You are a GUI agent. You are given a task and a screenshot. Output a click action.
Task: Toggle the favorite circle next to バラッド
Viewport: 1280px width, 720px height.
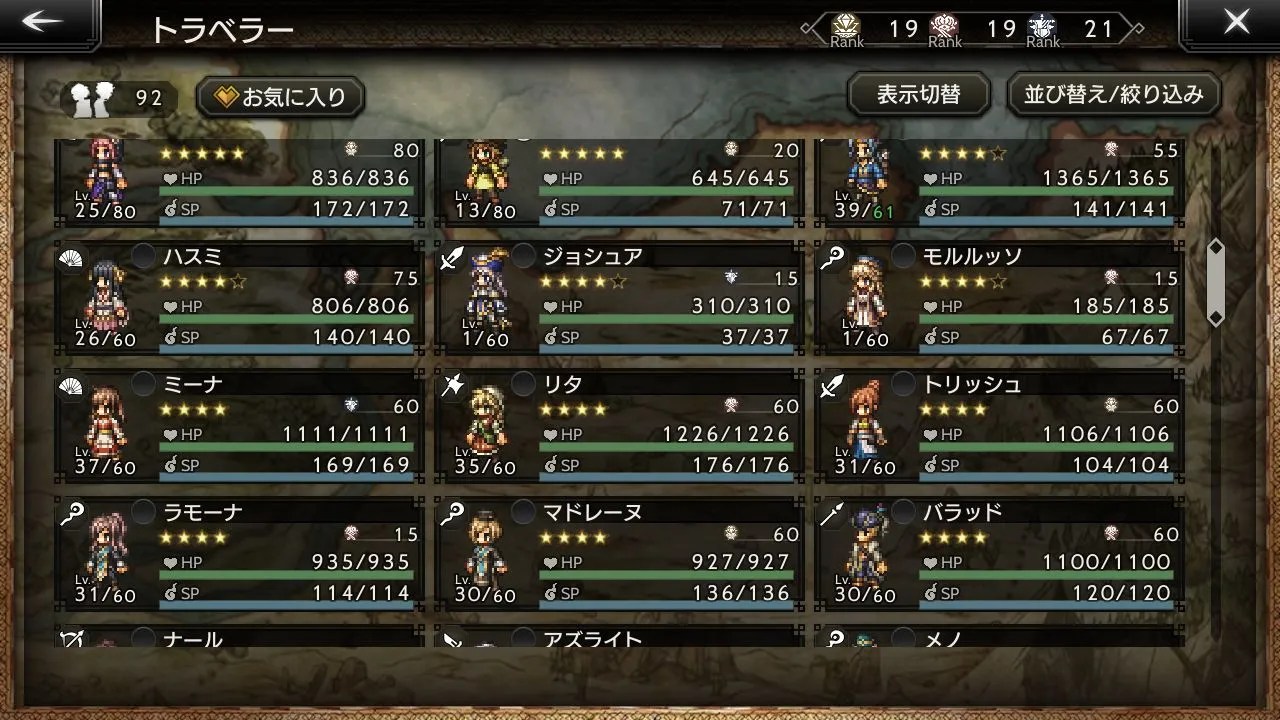[903, 512]
